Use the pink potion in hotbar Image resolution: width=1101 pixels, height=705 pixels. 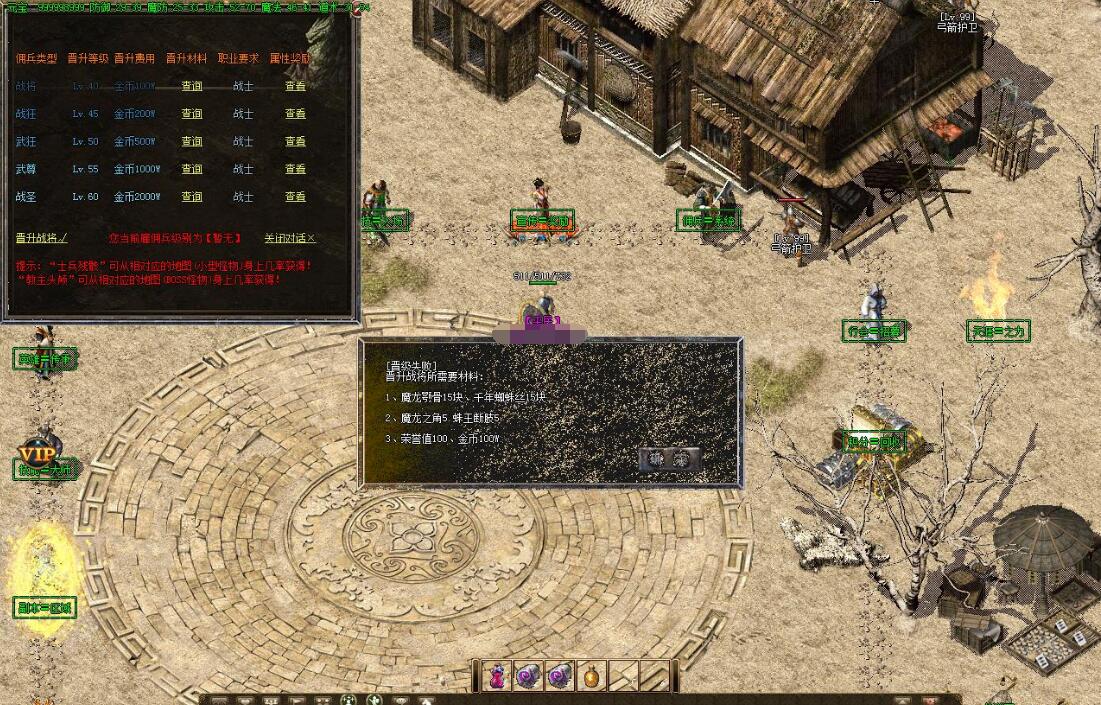tap(497, 677)
